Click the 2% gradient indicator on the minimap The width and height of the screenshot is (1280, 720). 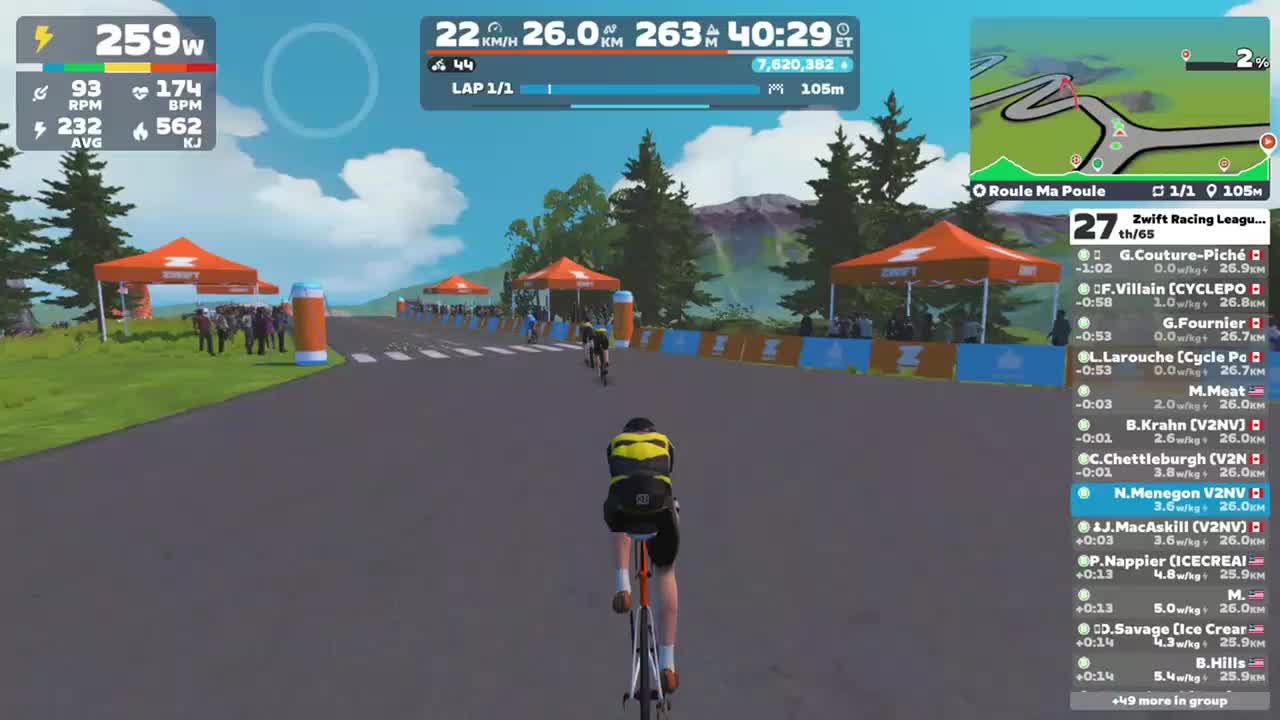pos(1243,57)
